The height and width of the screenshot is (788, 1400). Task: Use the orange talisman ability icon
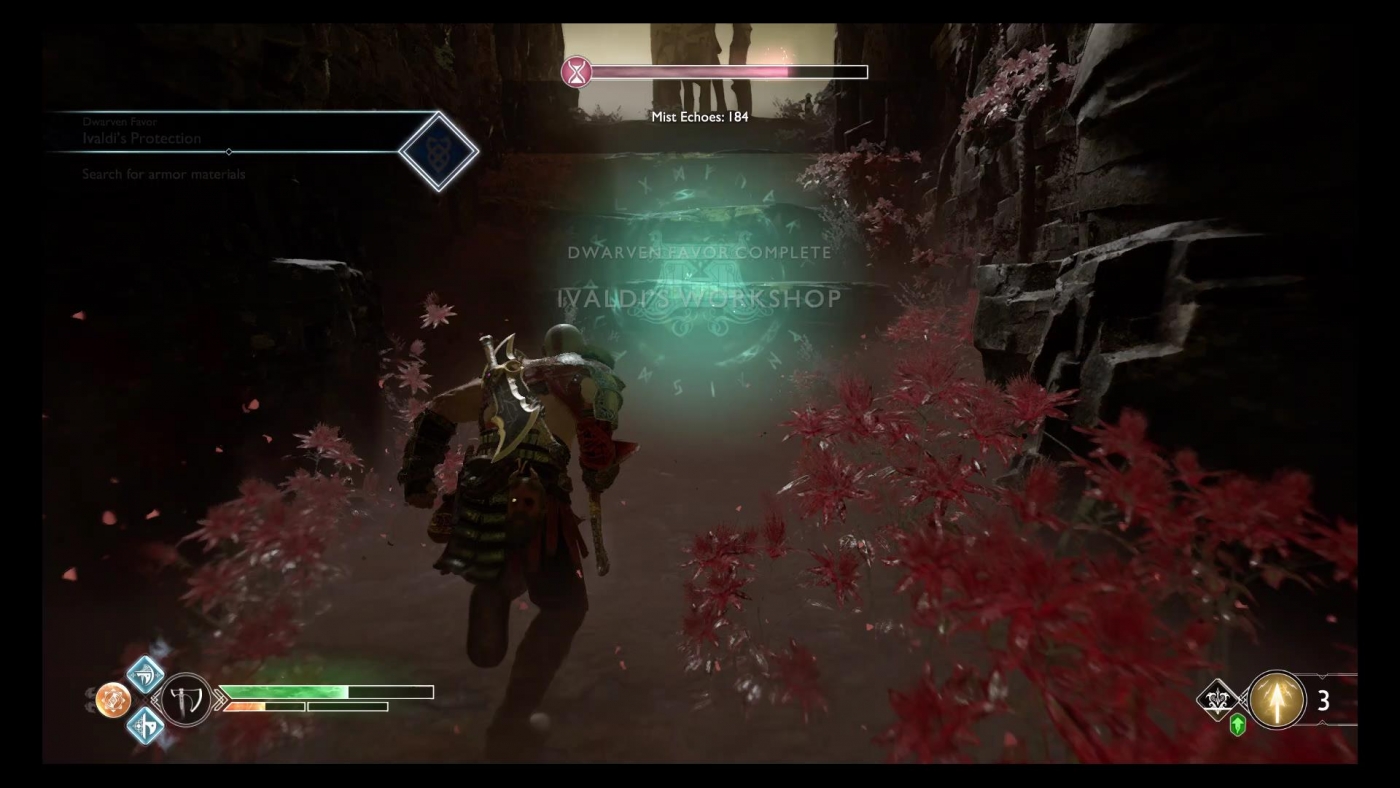[x=113, y=699]
